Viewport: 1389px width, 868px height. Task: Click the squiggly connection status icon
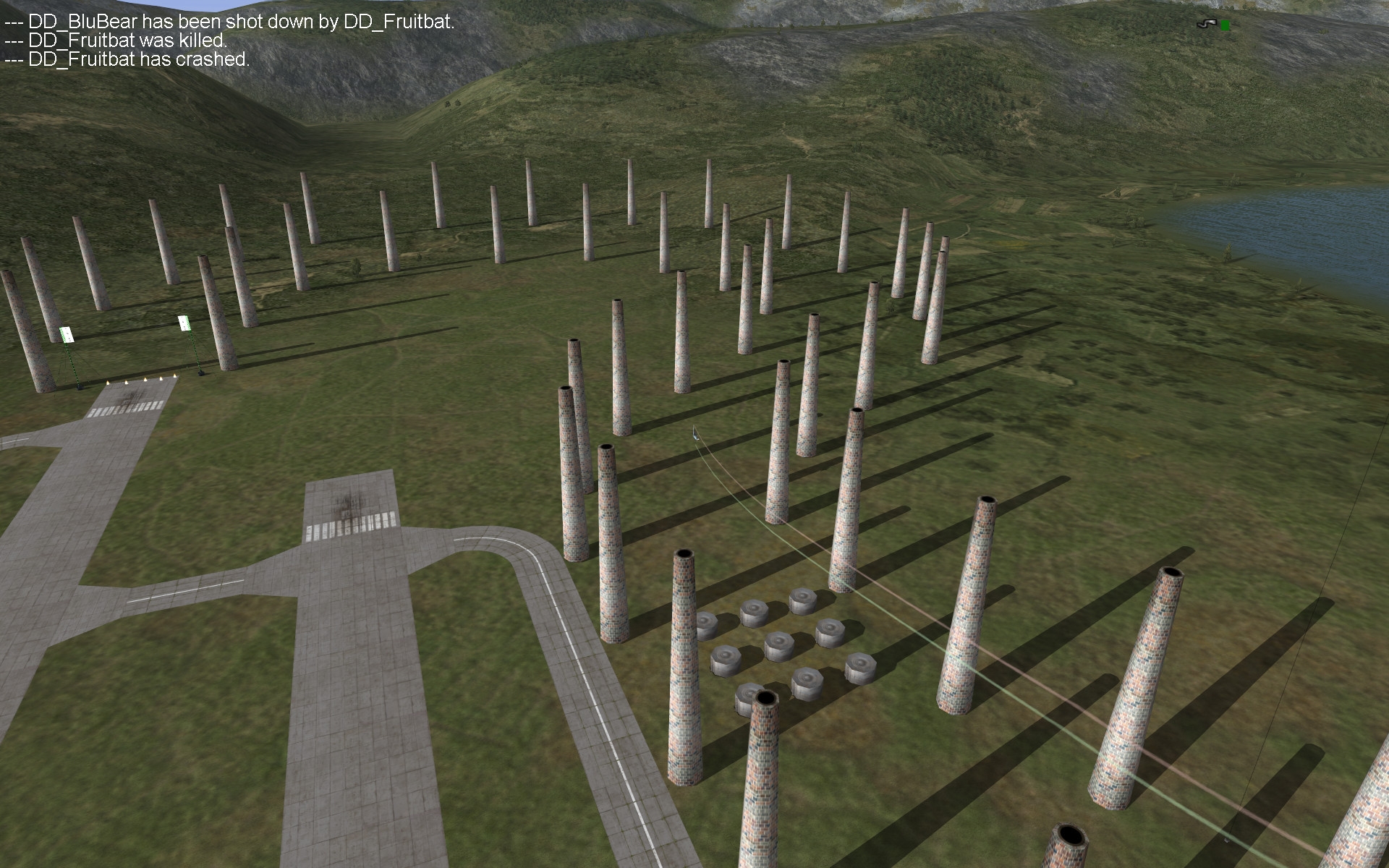pyautogui.click(x=1206, y=25)
